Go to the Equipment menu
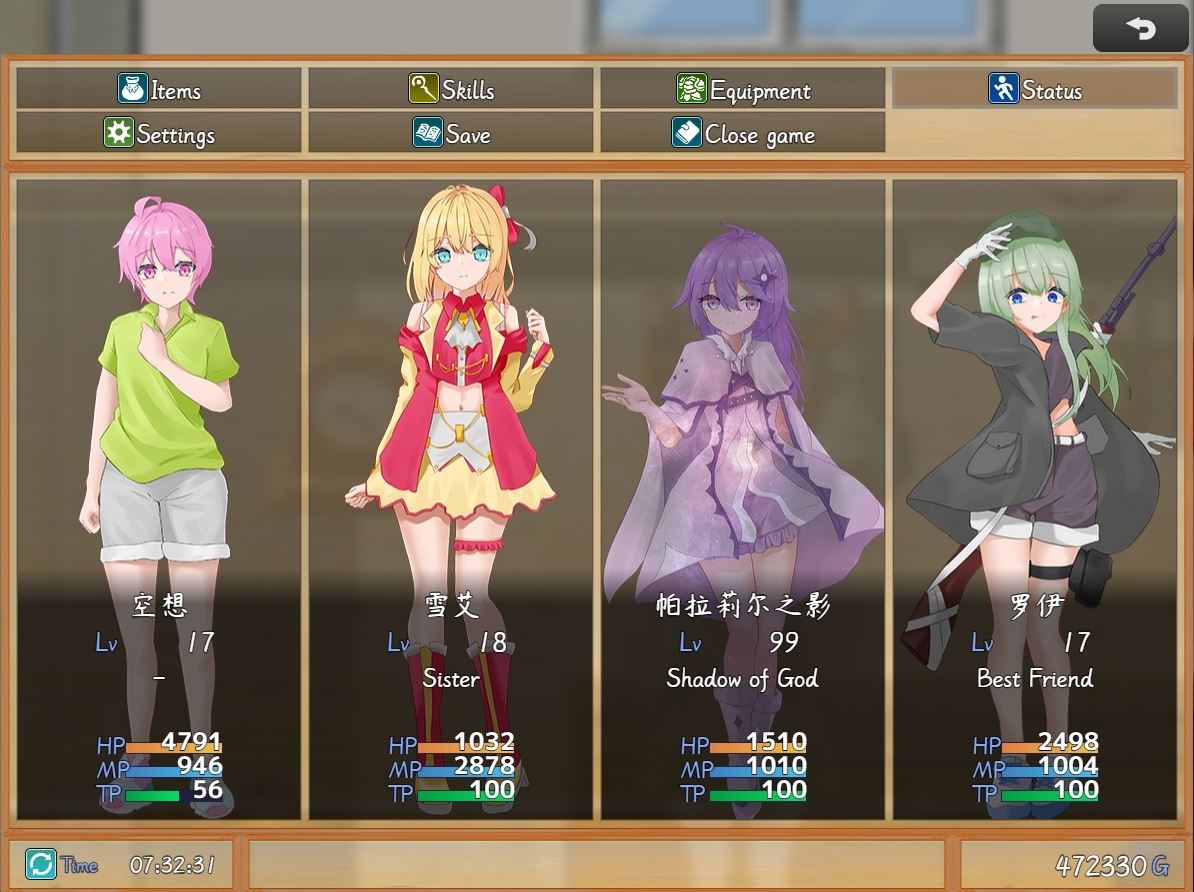1194x892 pixels. (742, 90)
